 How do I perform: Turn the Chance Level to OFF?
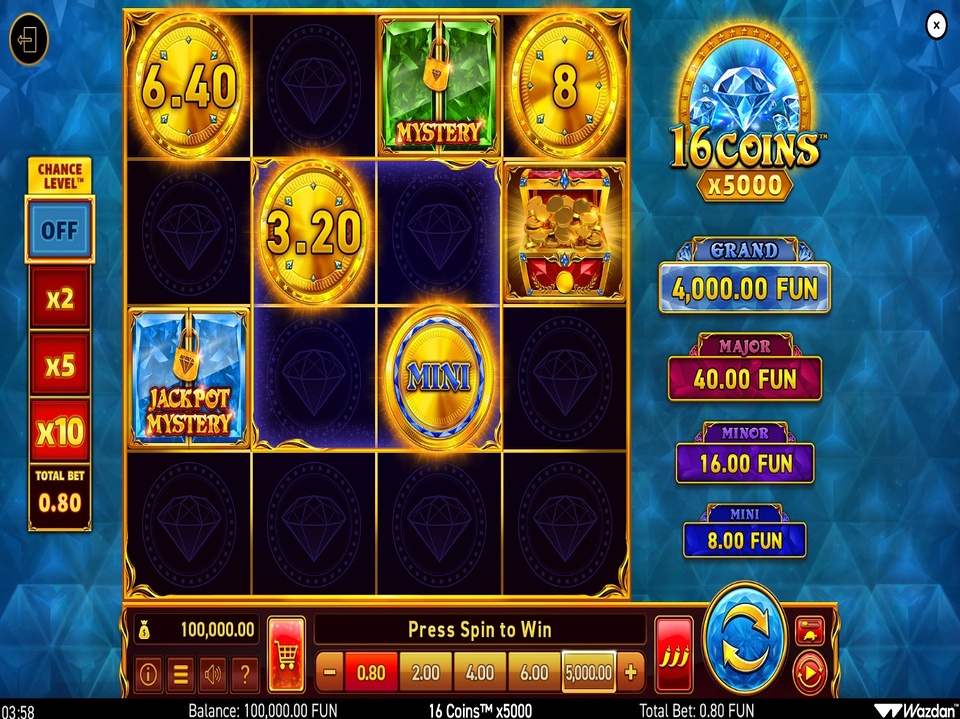[60, 230]
